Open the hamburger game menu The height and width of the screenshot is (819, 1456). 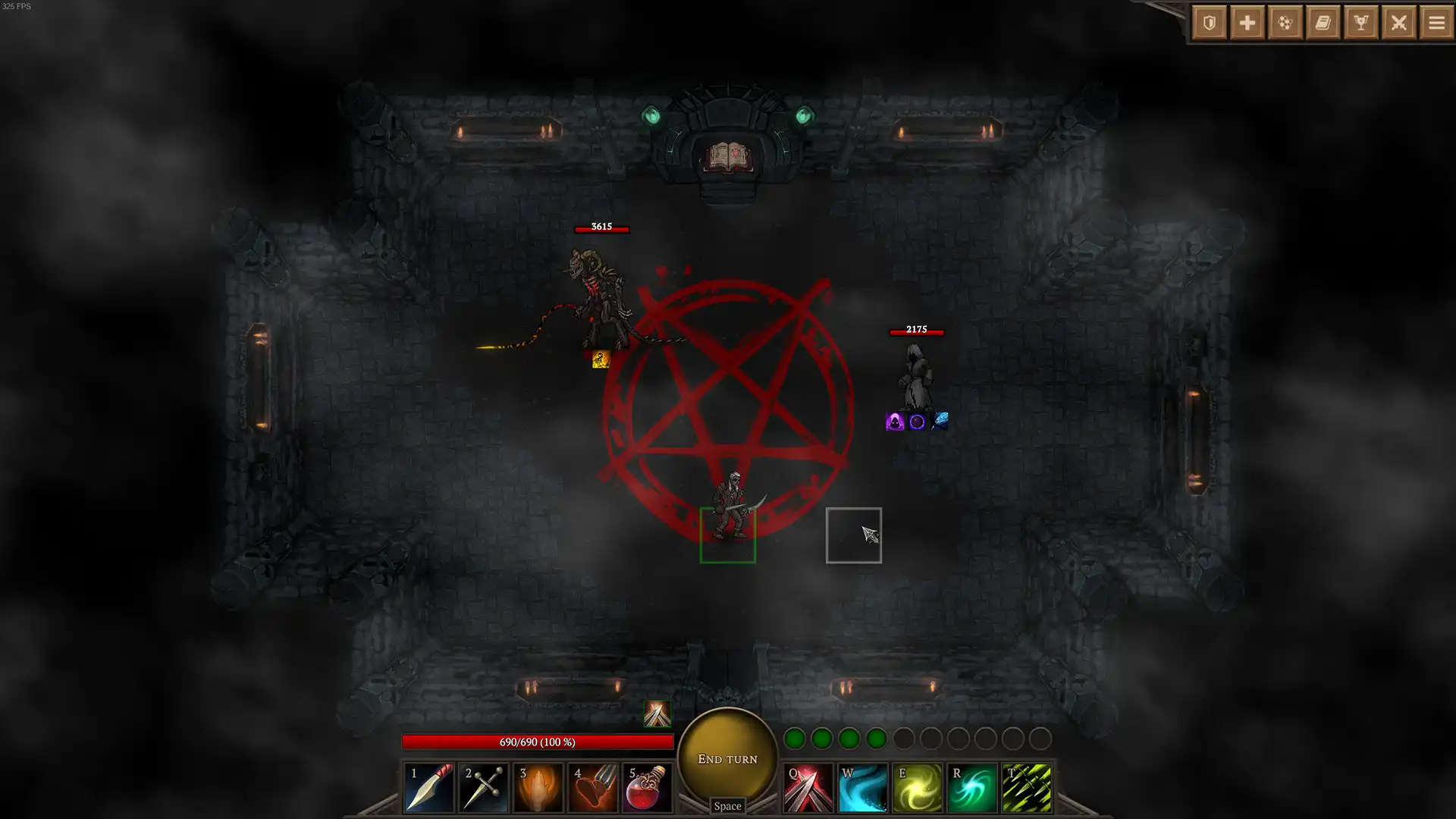click(1437, 23)
